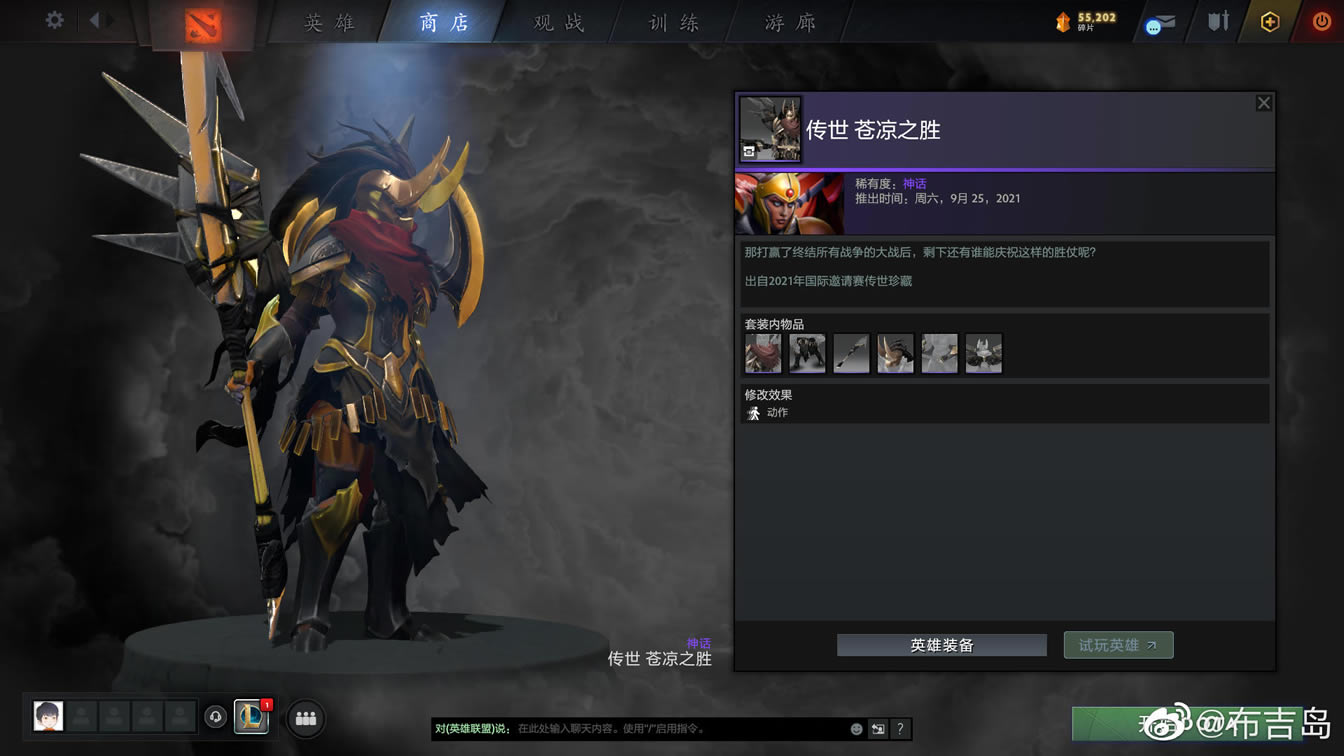Select the first 套装内物品 item thumbnail
Viewport: 1344px width, 756px height.
click(x=763, y=353)
